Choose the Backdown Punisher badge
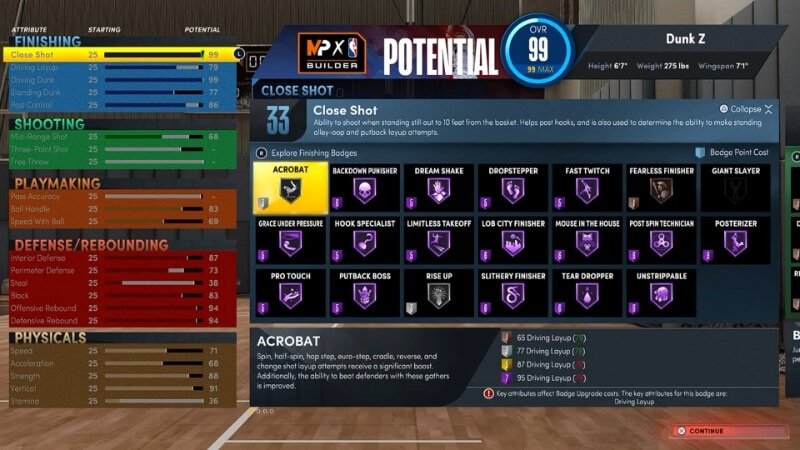Image resolution: width=800 pixels, height=450 pixels. [362, 187]
